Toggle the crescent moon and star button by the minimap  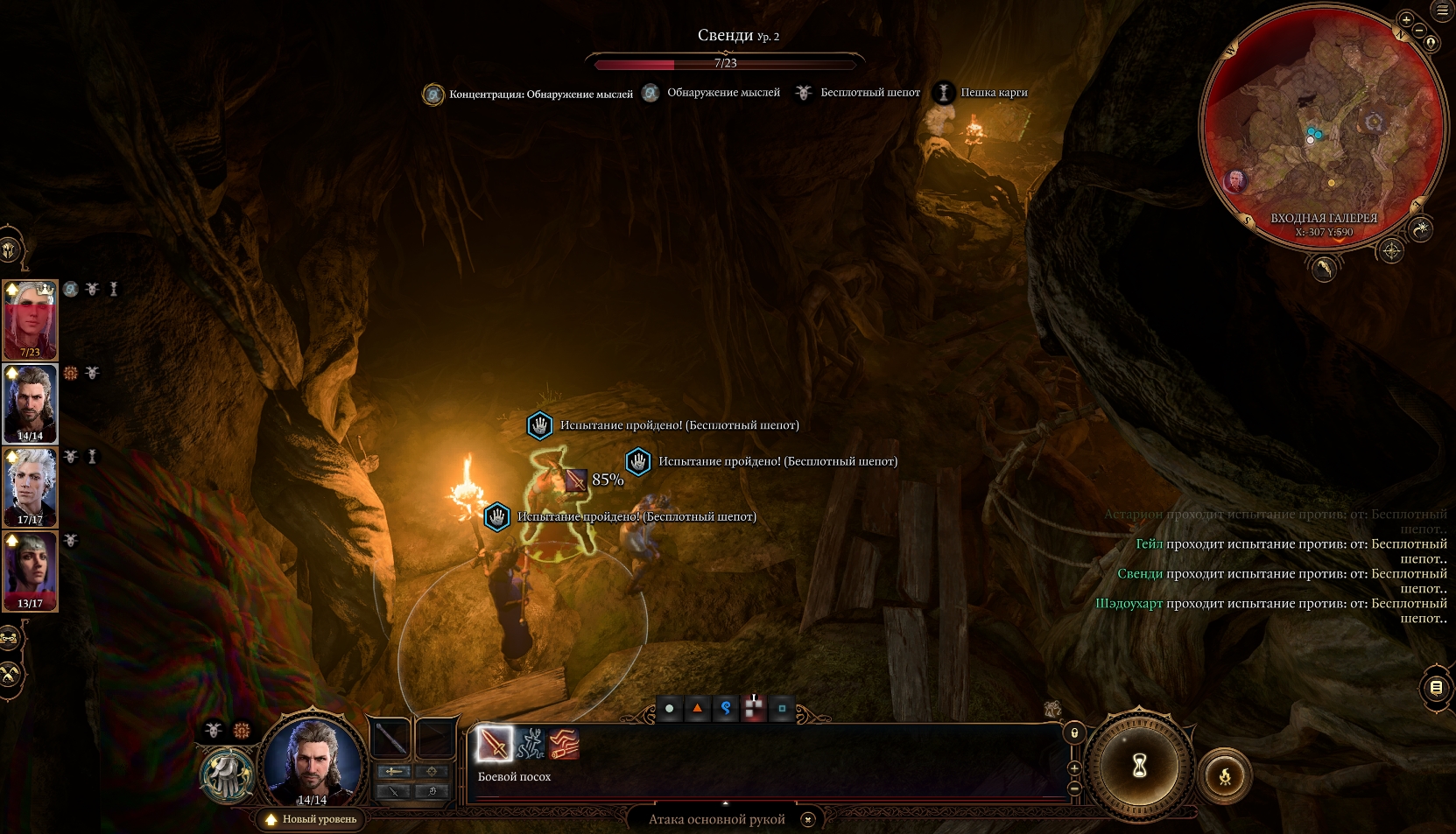pyautogui.click(x=1421, y=229)
